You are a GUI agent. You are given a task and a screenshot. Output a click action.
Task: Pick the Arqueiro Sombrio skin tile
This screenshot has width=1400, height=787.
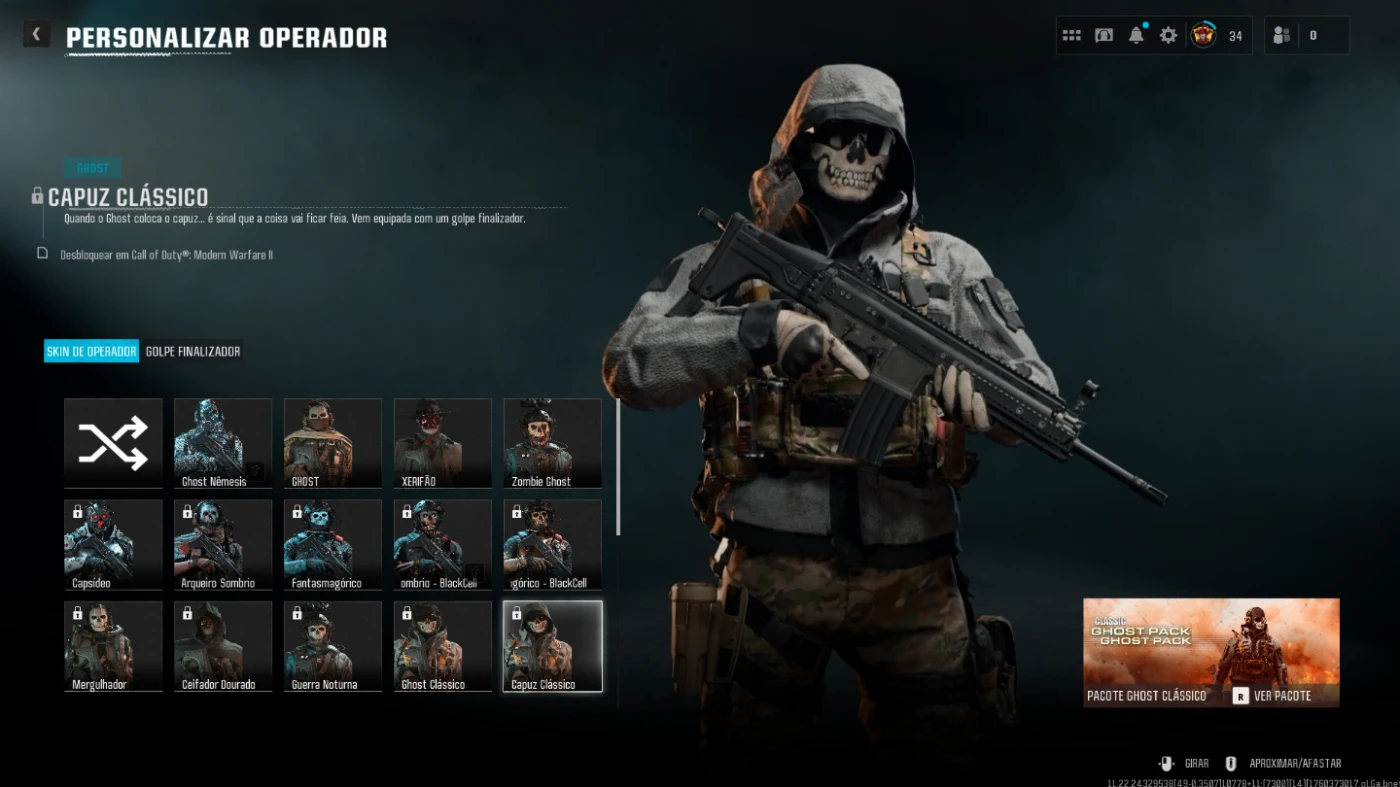tap(222, 544)
